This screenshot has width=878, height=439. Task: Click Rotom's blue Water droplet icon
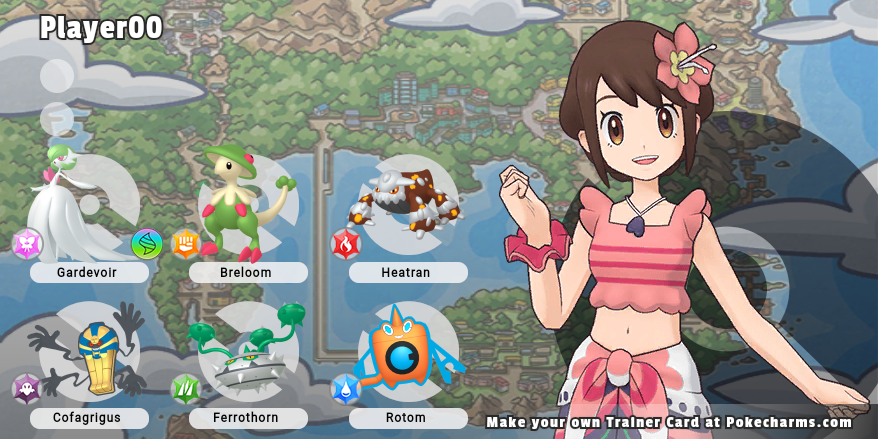click(346, 389)
